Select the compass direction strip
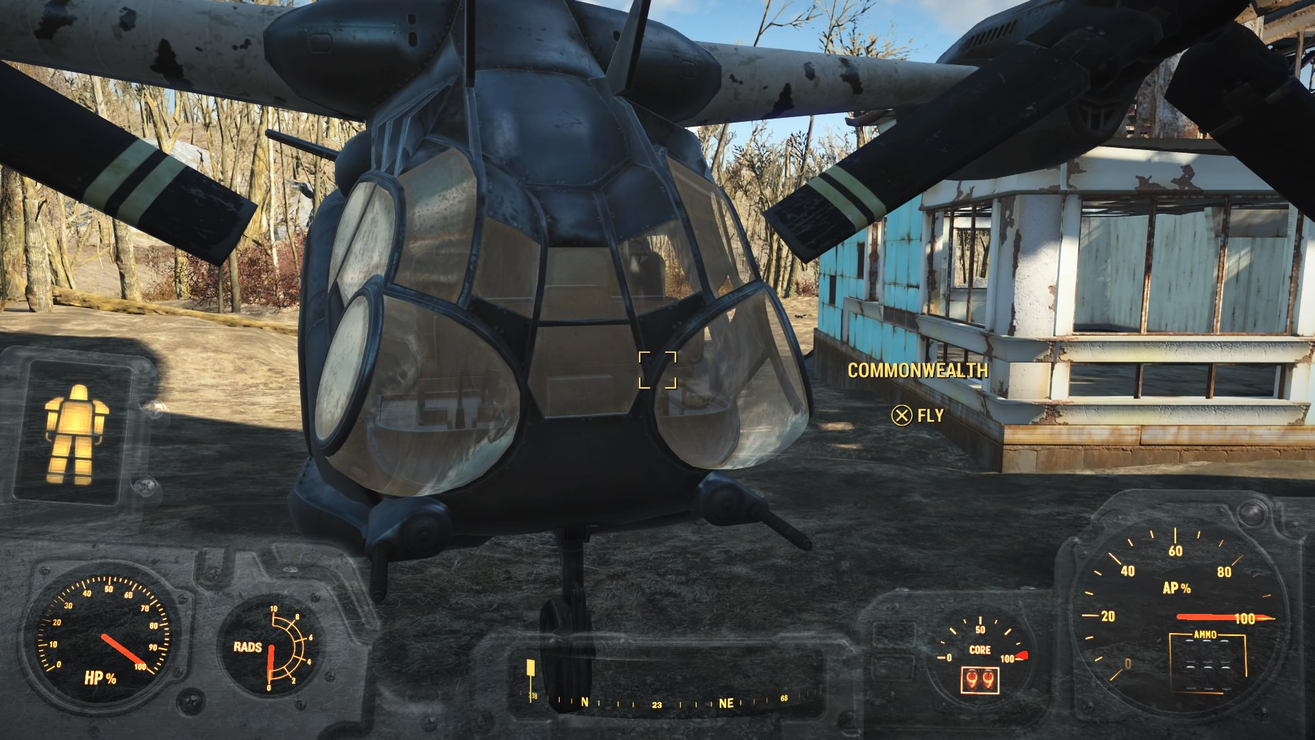 coord(671,702)
